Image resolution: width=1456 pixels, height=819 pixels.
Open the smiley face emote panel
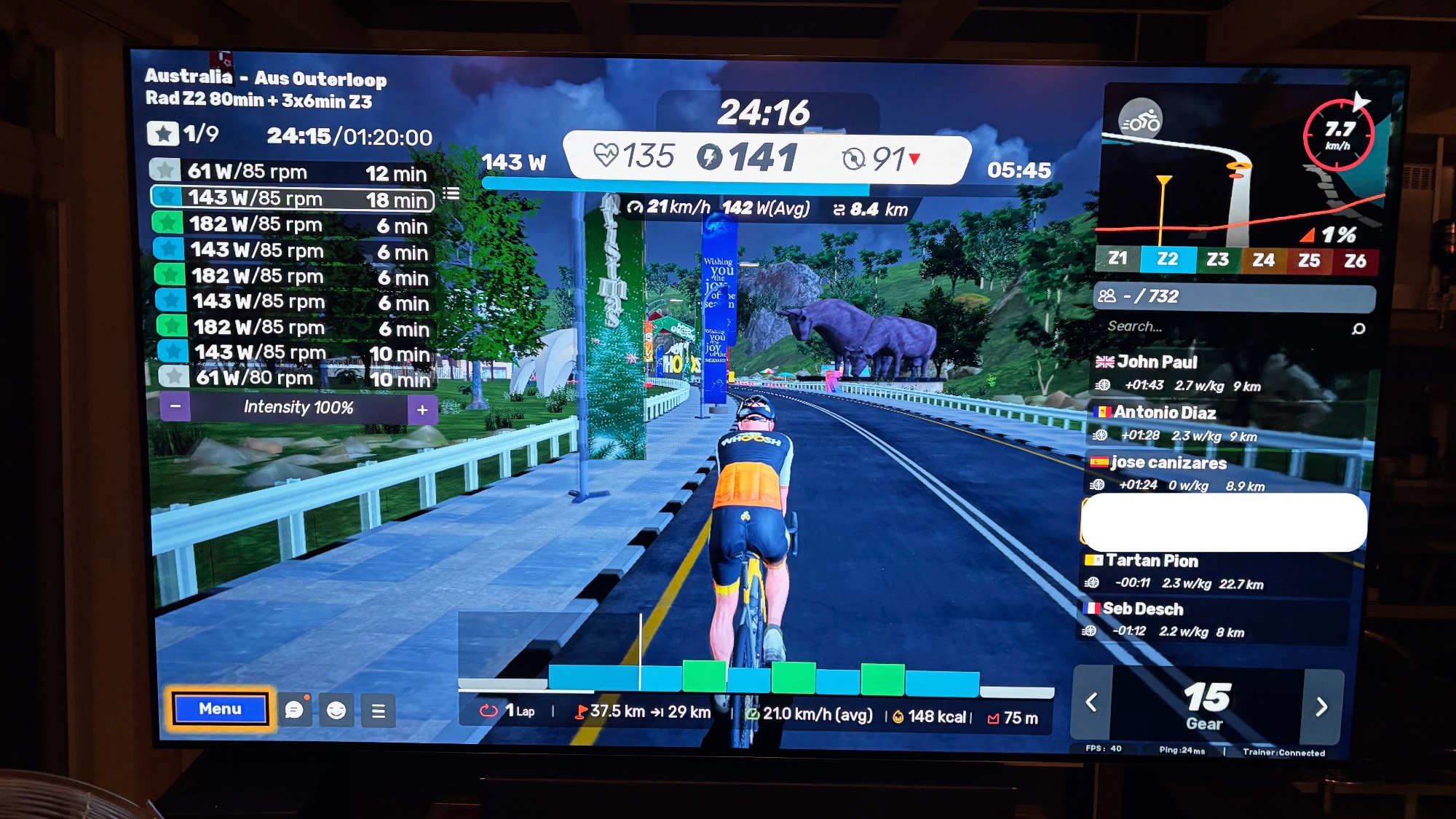tap(336, 711)
